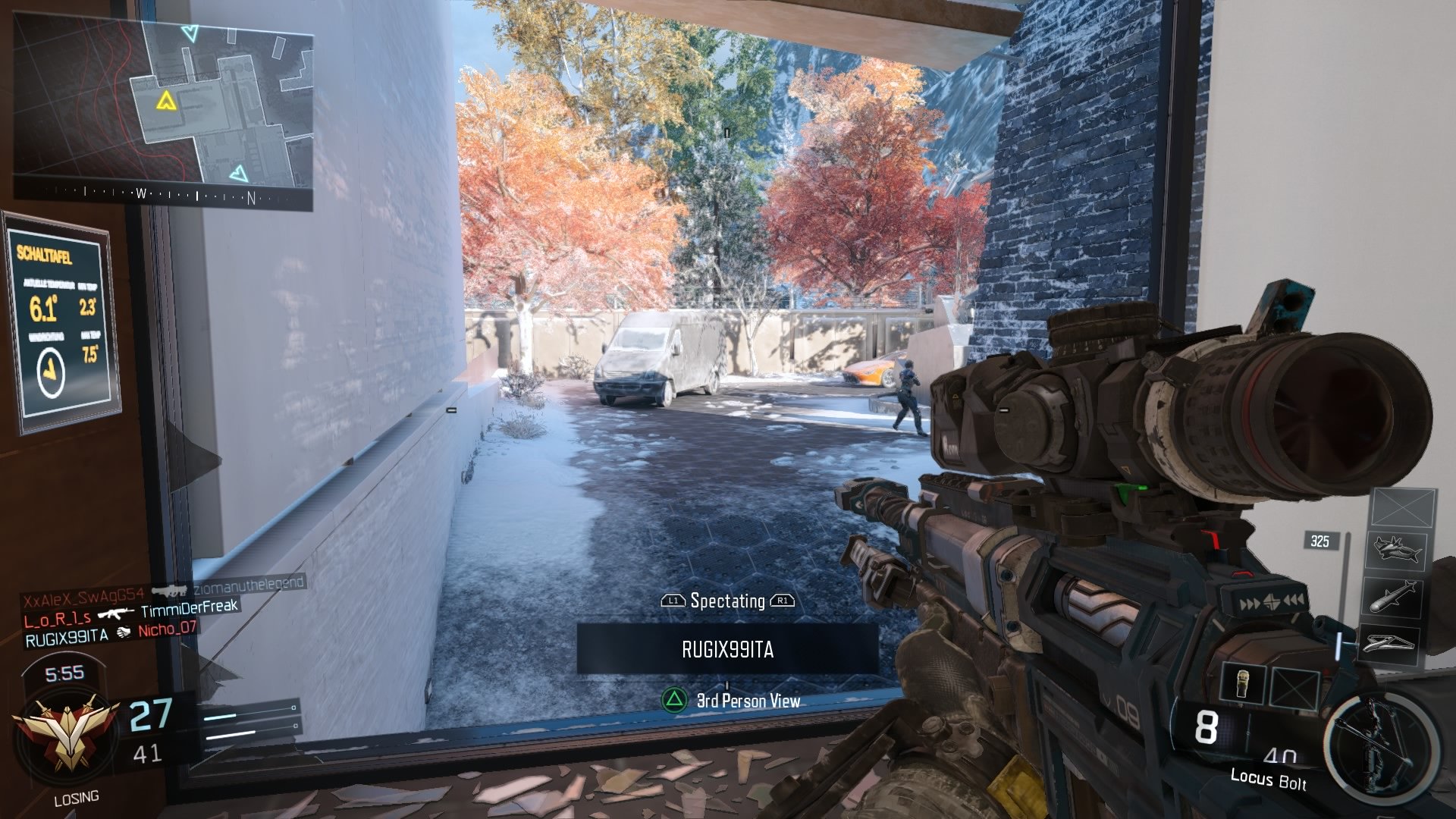This screenshot has width=1456, height=819.
Task: Activate the bow specialist weapon icon
Action: coord(1380,747)
